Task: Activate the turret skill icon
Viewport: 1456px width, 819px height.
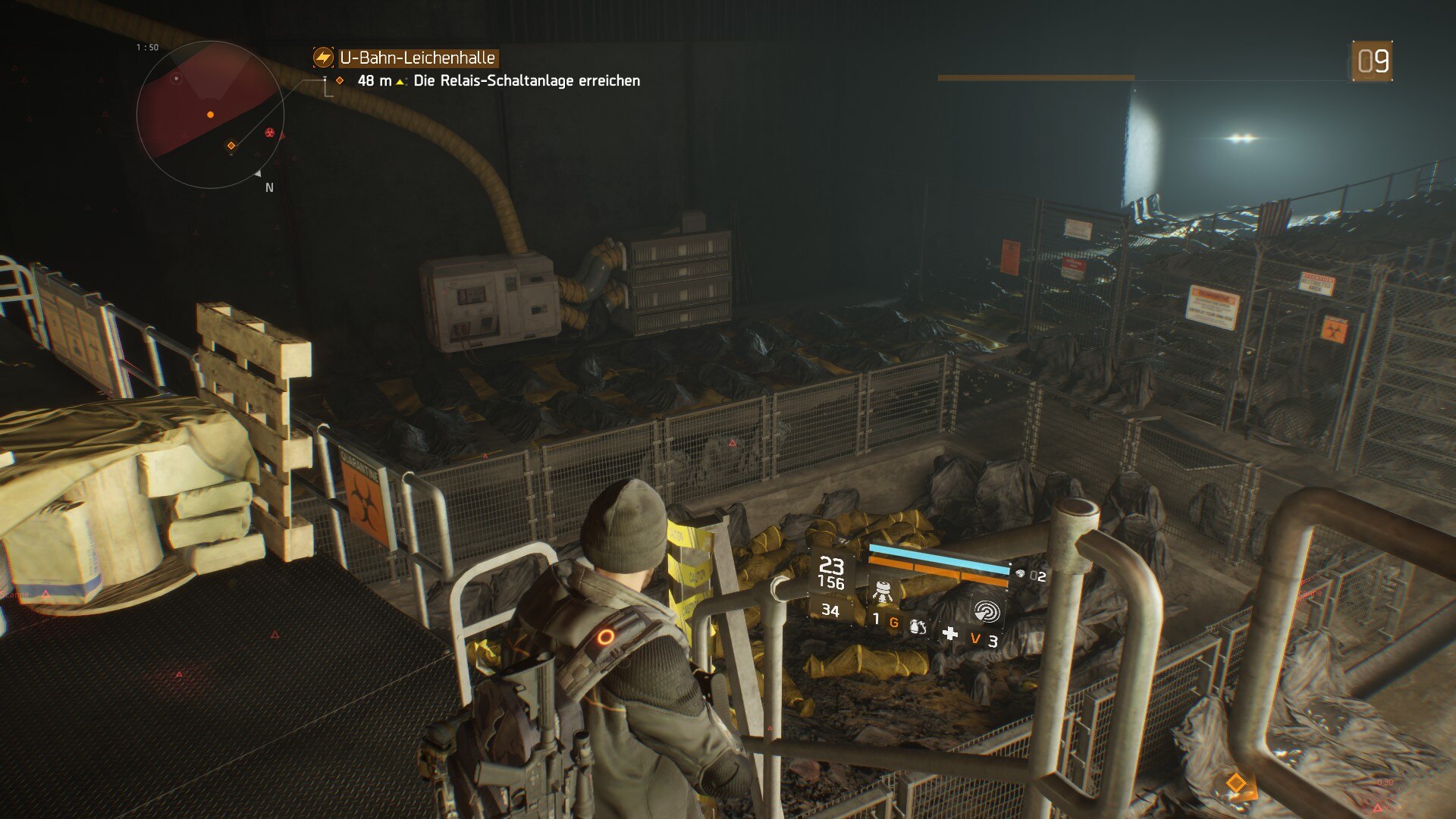Action: [882, 591]
